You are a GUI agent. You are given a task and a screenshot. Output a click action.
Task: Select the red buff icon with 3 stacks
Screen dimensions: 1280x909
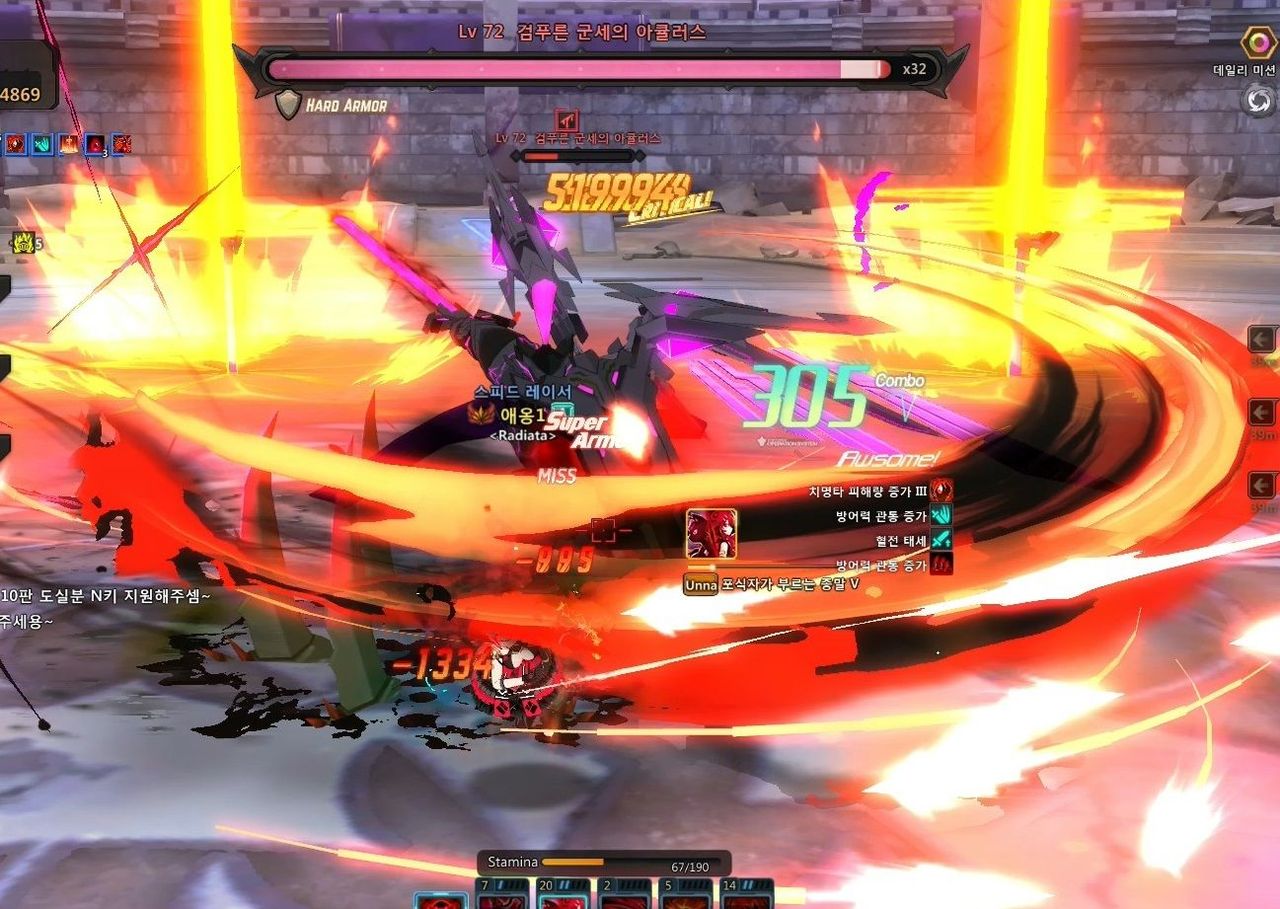pos(95,144)
